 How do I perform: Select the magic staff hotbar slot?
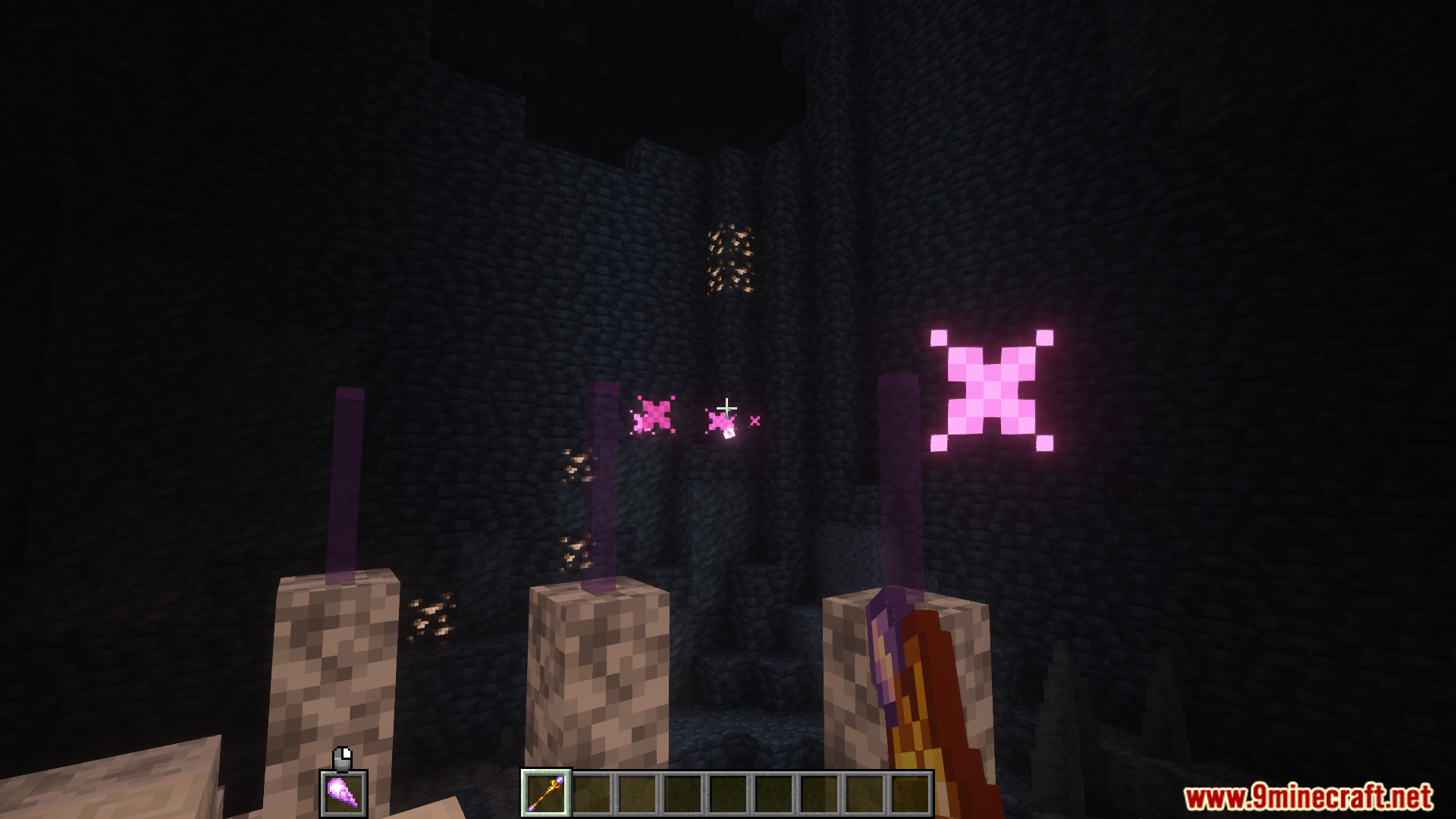pyautogui.click(x=546, y=793)
